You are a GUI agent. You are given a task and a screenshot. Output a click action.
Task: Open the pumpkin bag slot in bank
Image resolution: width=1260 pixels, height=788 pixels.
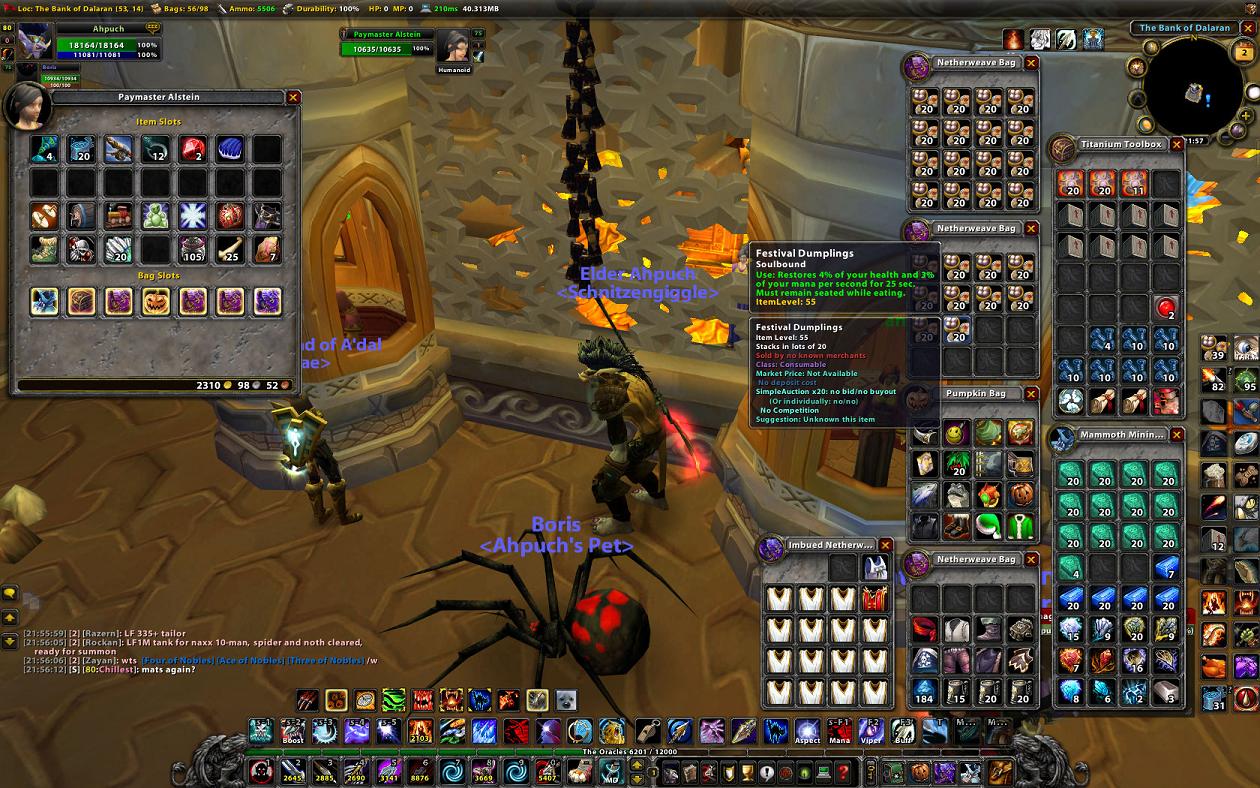(155, 301)
